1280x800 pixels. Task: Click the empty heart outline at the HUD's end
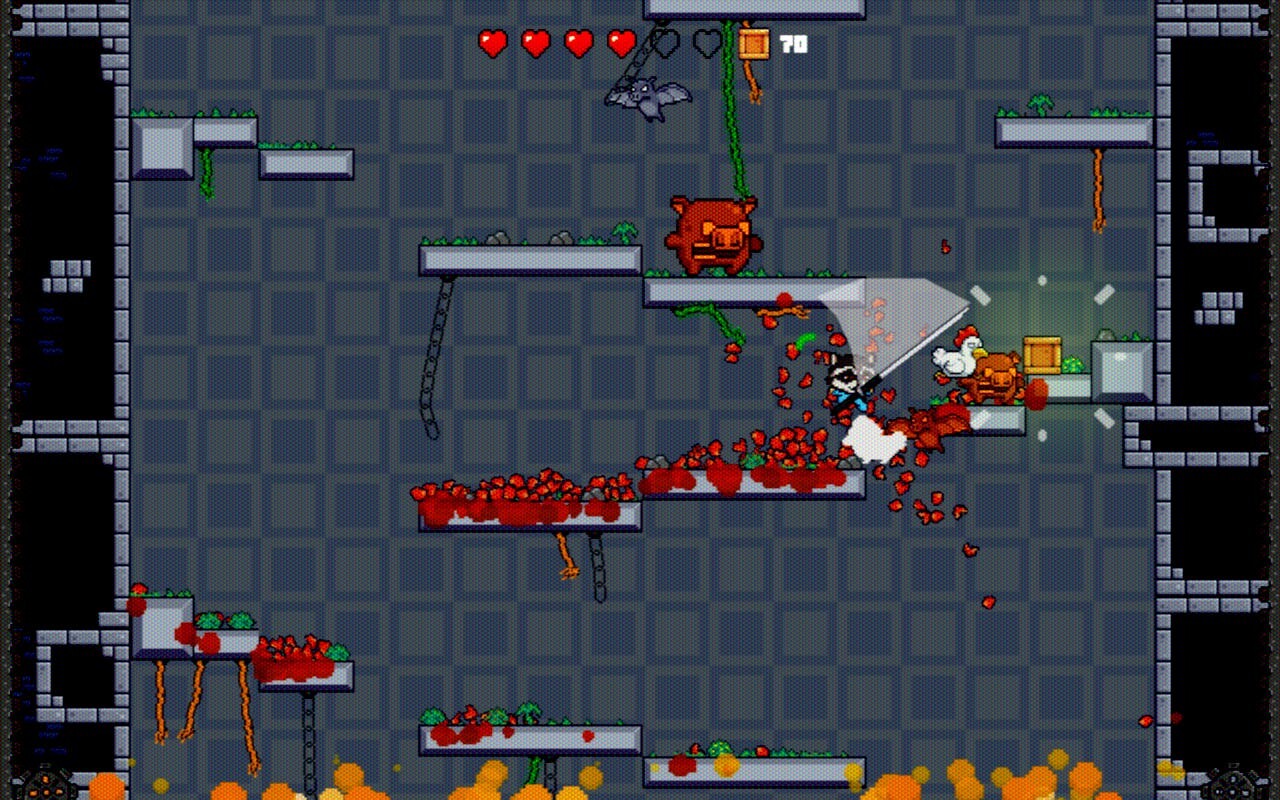[x=706, y=43]
